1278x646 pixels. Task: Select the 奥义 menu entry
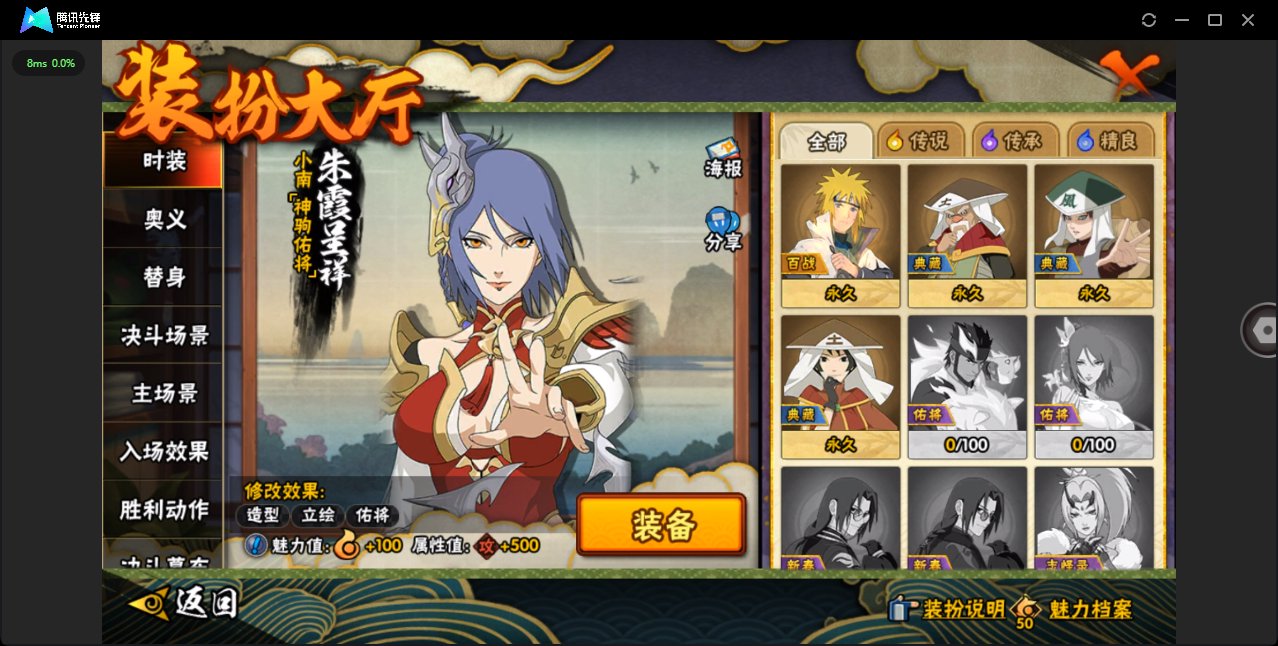click(163, 219)
